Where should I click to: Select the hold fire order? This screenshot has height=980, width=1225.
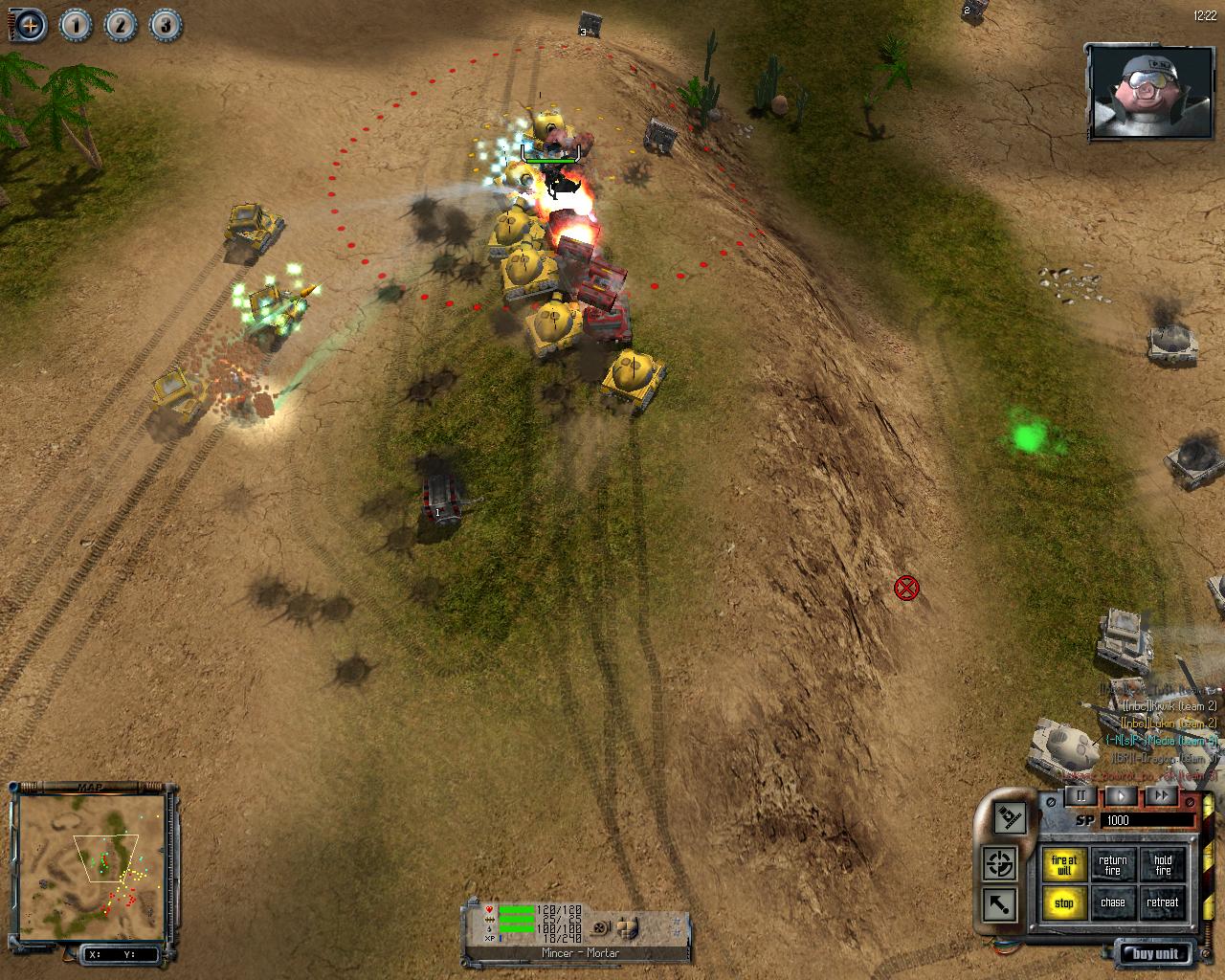pos(1163,865)
